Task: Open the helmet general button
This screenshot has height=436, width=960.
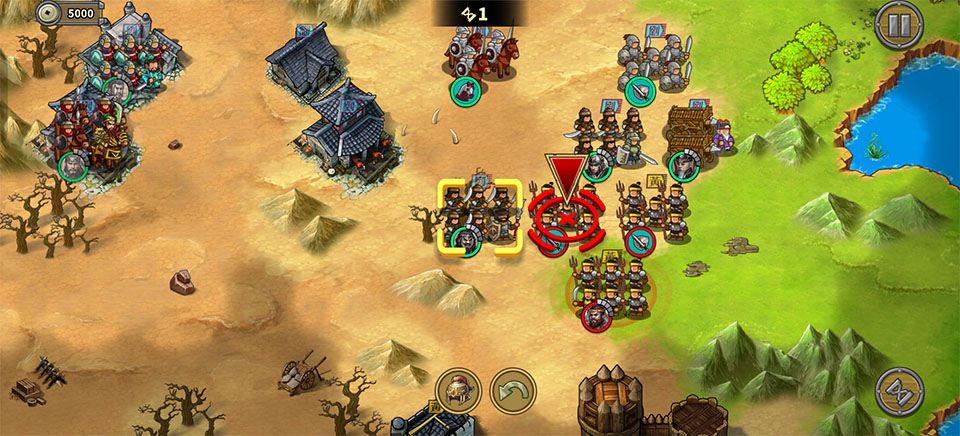Action: [x=459, y=391]
